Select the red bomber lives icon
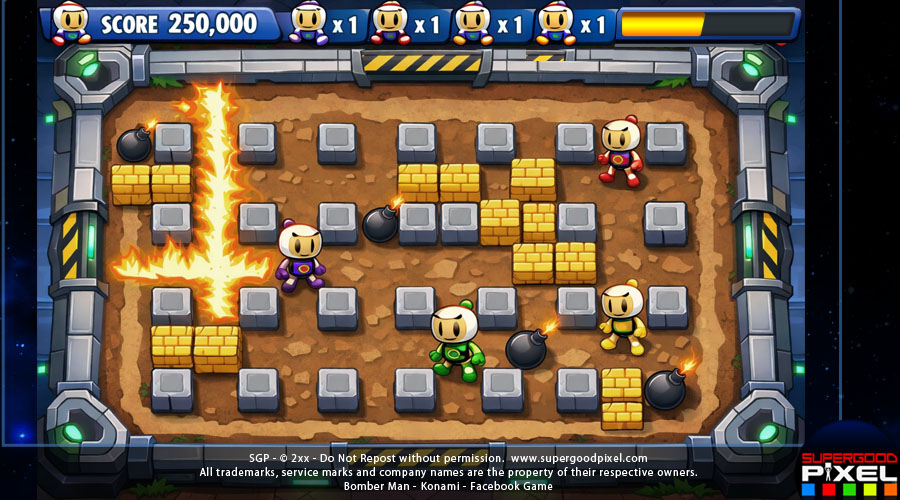Screen dimensions: 900x500 [x=390, y=23]
